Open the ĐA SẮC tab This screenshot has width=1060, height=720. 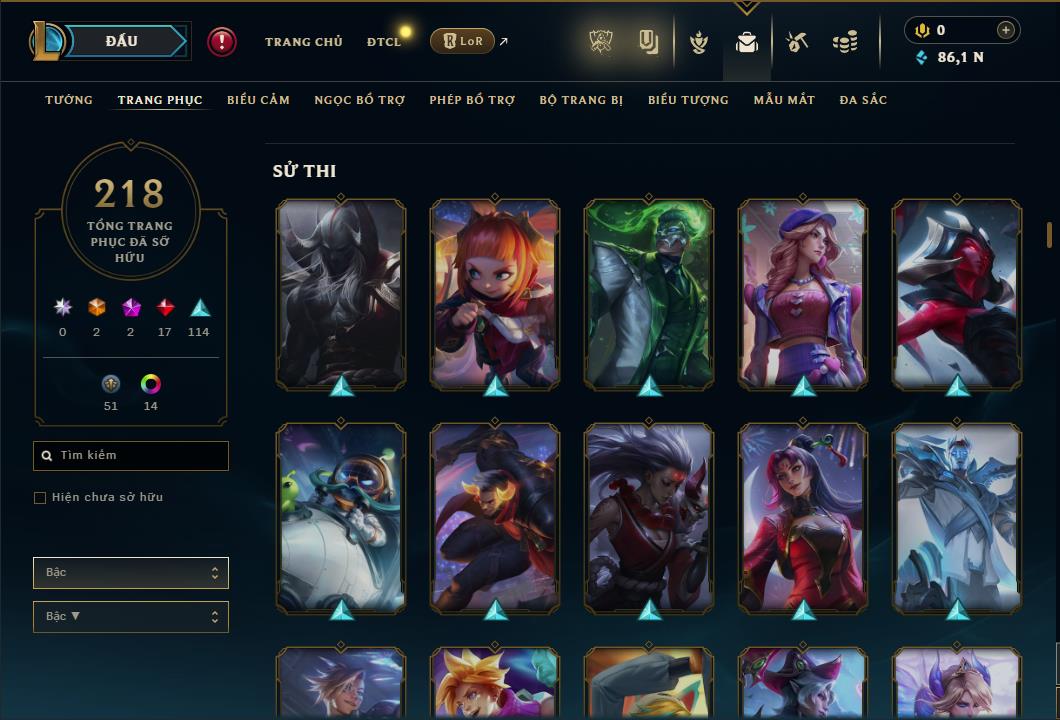point(863,100)
